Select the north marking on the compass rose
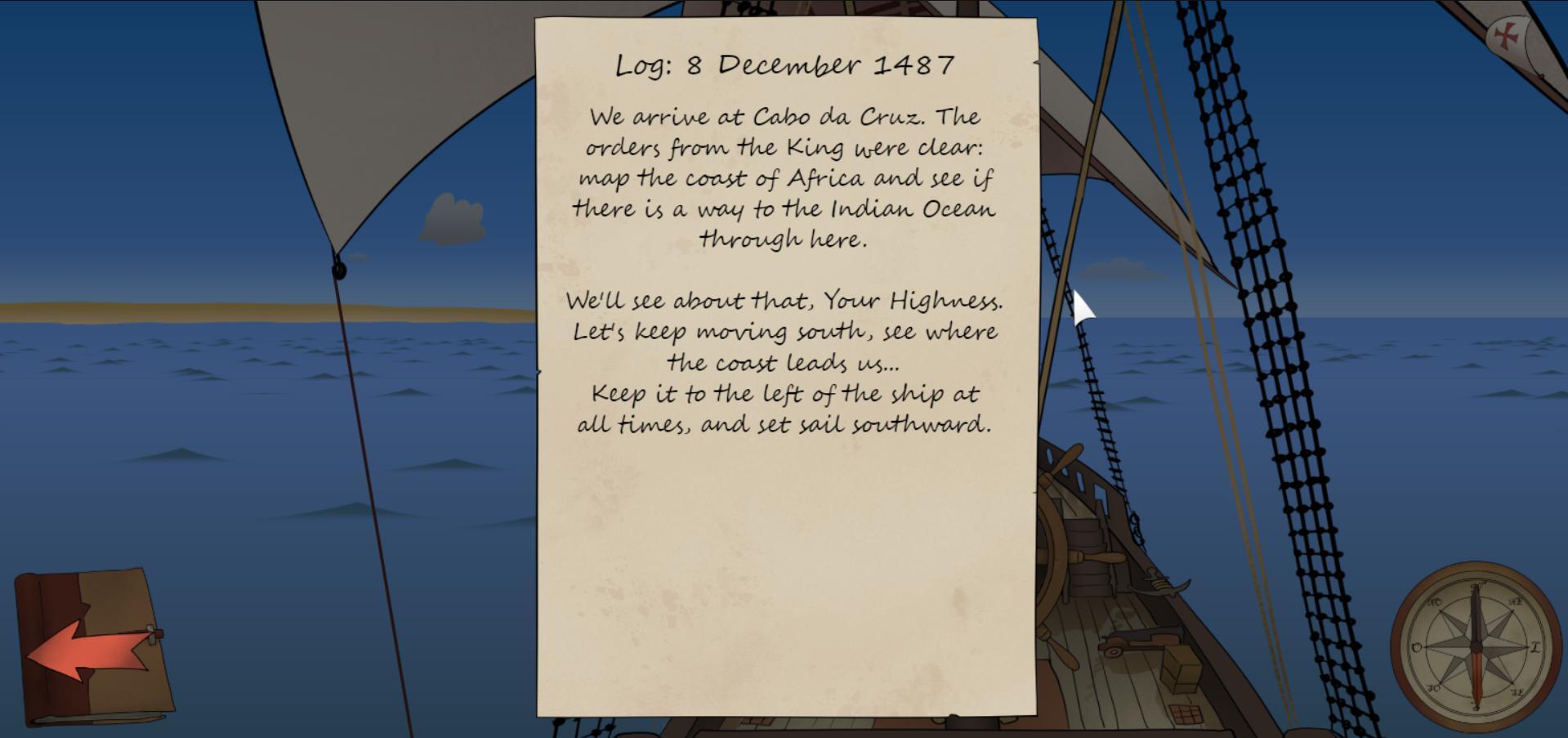The width and height of the screenshot is (1568, 738). point(1476,587)
